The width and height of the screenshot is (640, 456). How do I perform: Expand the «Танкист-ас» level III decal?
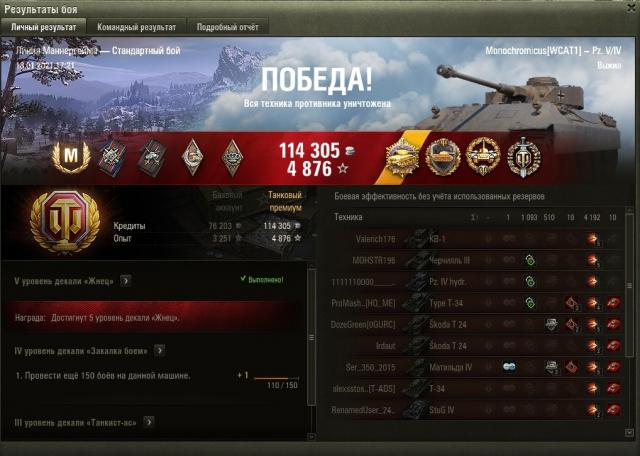click(x=150, y=422)
